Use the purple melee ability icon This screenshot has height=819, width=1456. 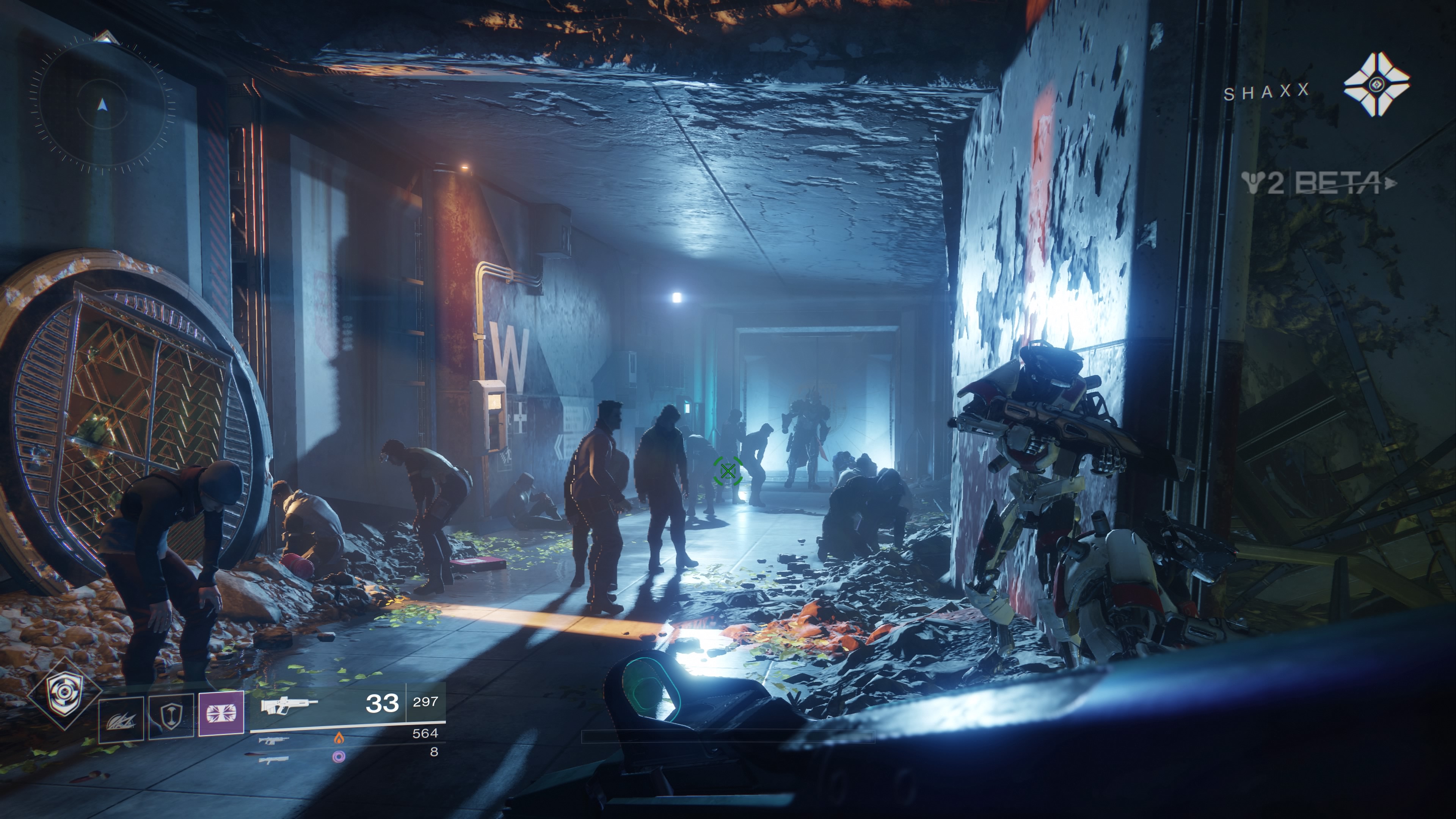[x=221, y=713]
